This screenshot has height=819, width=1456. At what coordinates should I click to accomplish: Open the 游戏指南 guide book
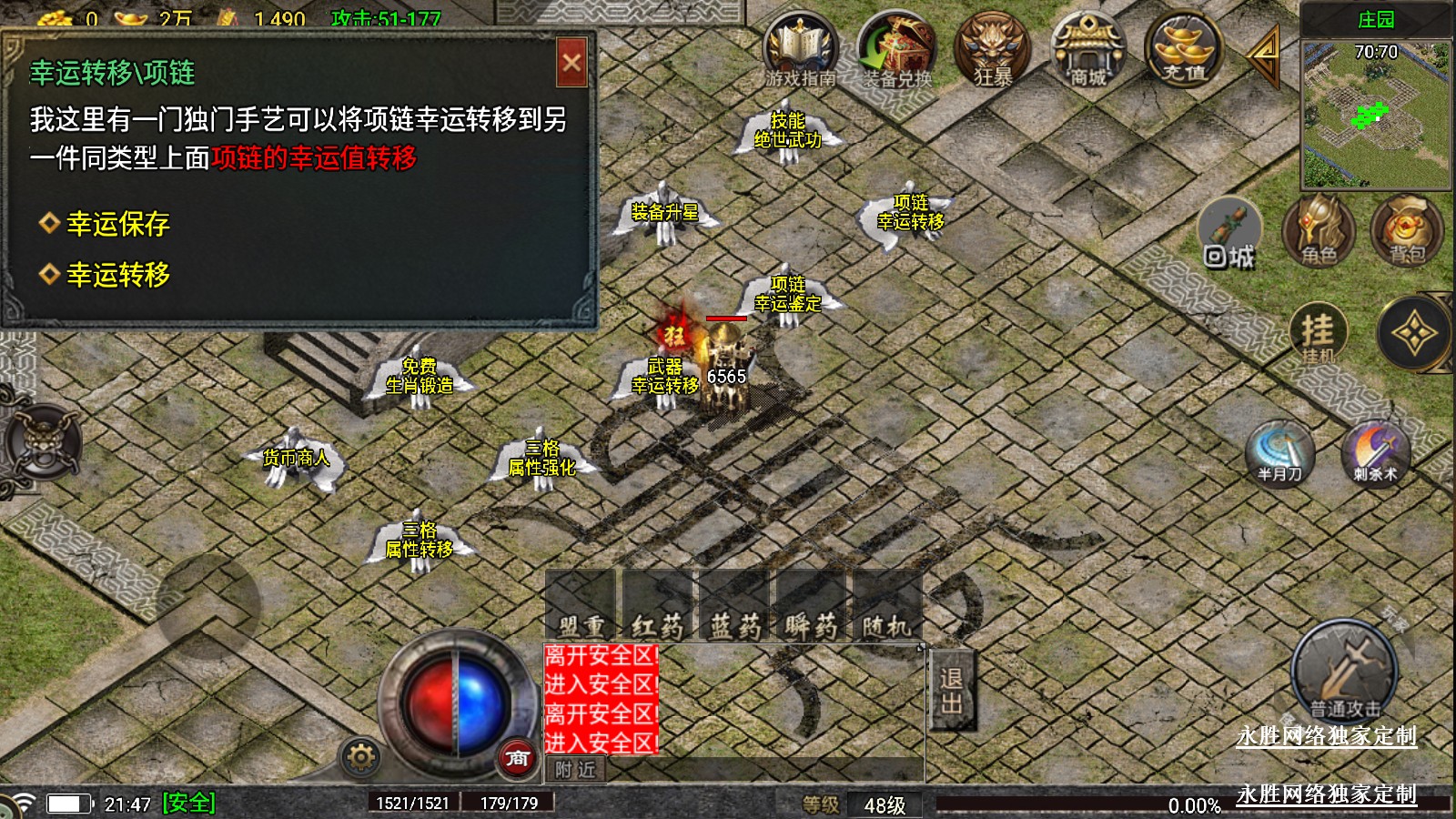800,50
